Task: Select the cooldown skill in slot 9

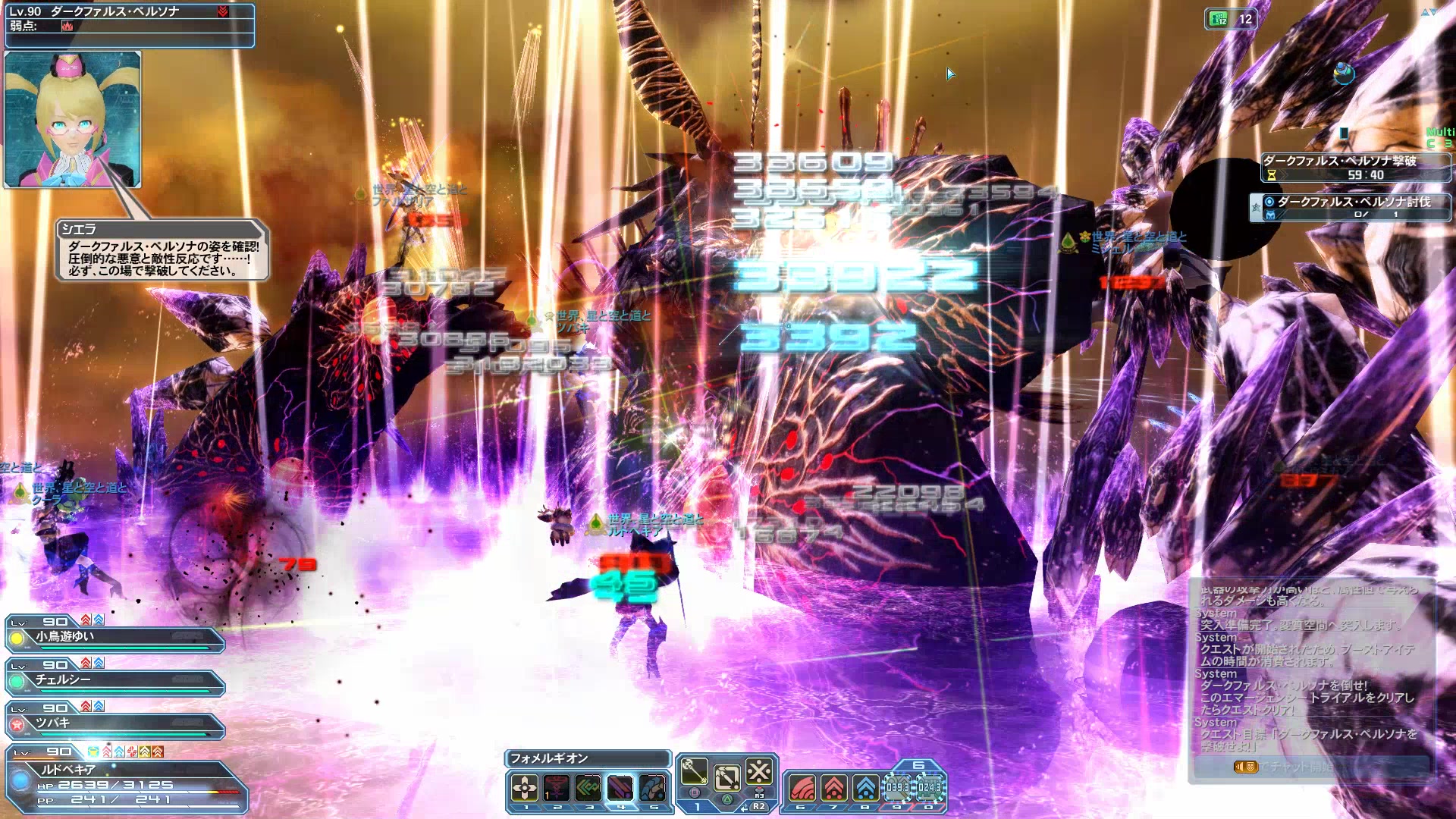Action: (x=897, y=789)
